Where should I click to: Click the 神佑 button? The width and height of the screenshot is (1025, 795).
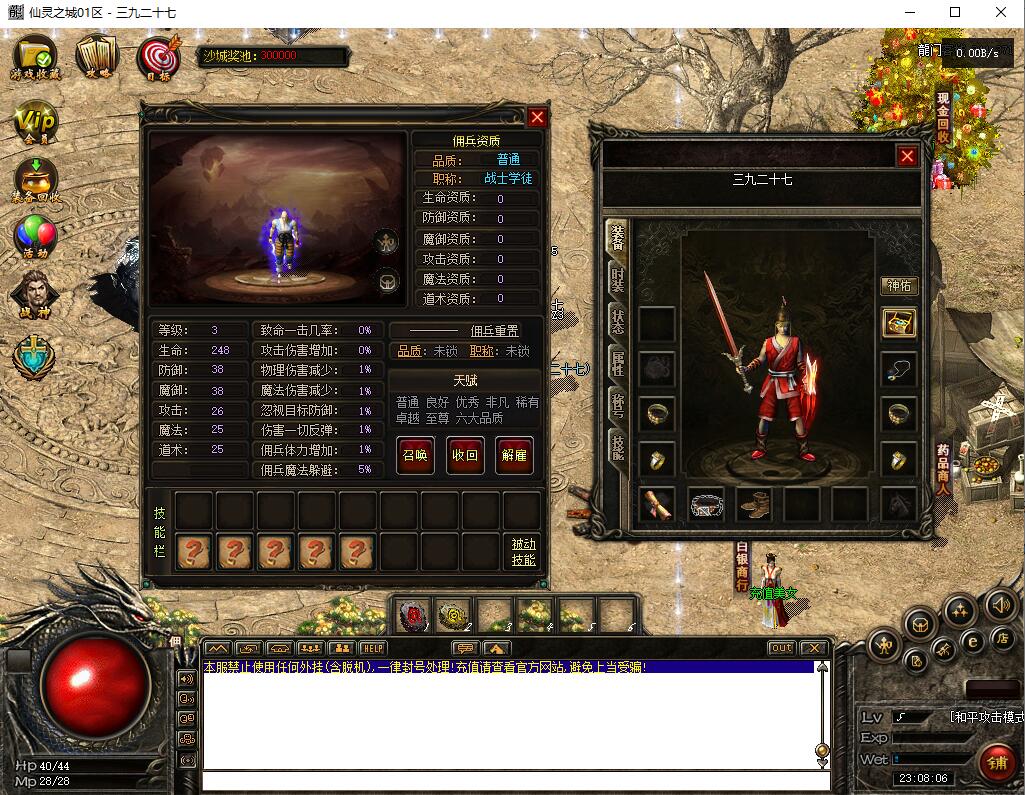pyautogui.click(x=899, y=286)
